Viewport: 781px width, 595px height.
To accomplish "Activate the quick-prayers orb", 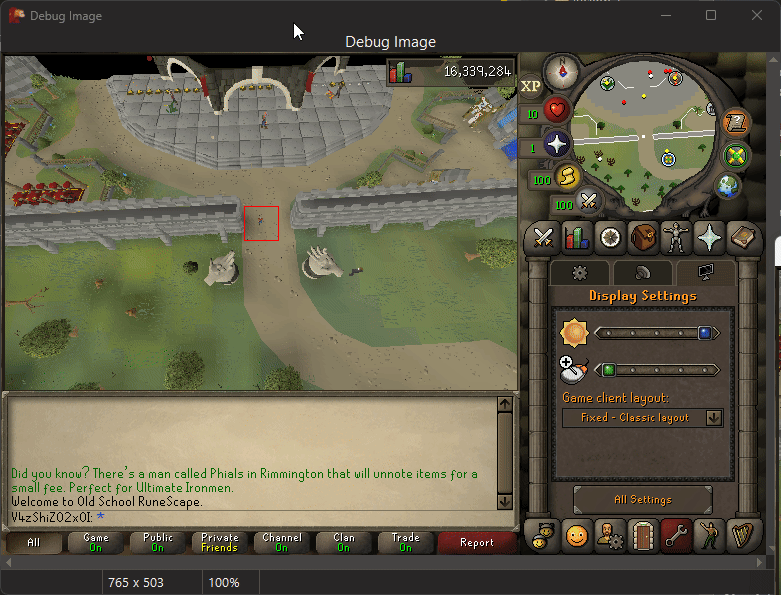I will tap(557, 144).
